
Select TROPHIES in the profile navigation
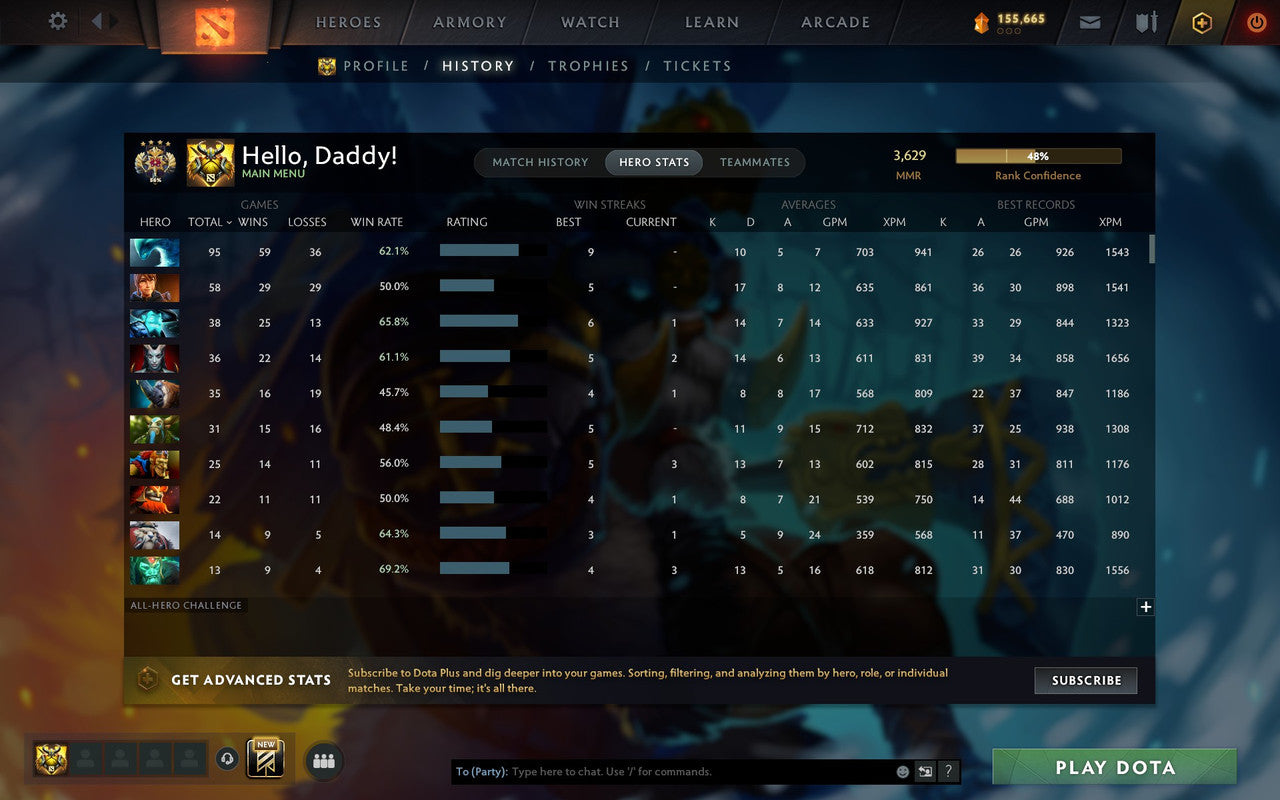[x=588, y=66]
